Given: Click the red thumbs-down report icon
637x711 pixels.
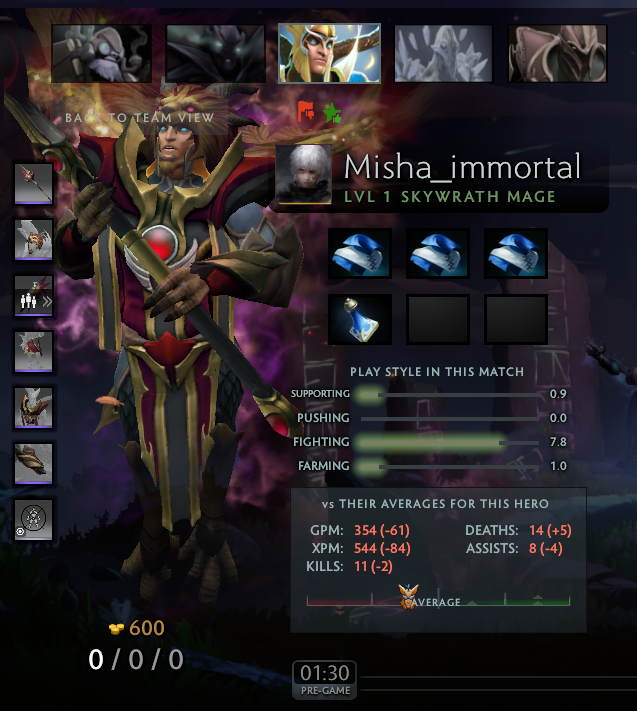Looking at the screenshot, I should [x=306, y=112].
